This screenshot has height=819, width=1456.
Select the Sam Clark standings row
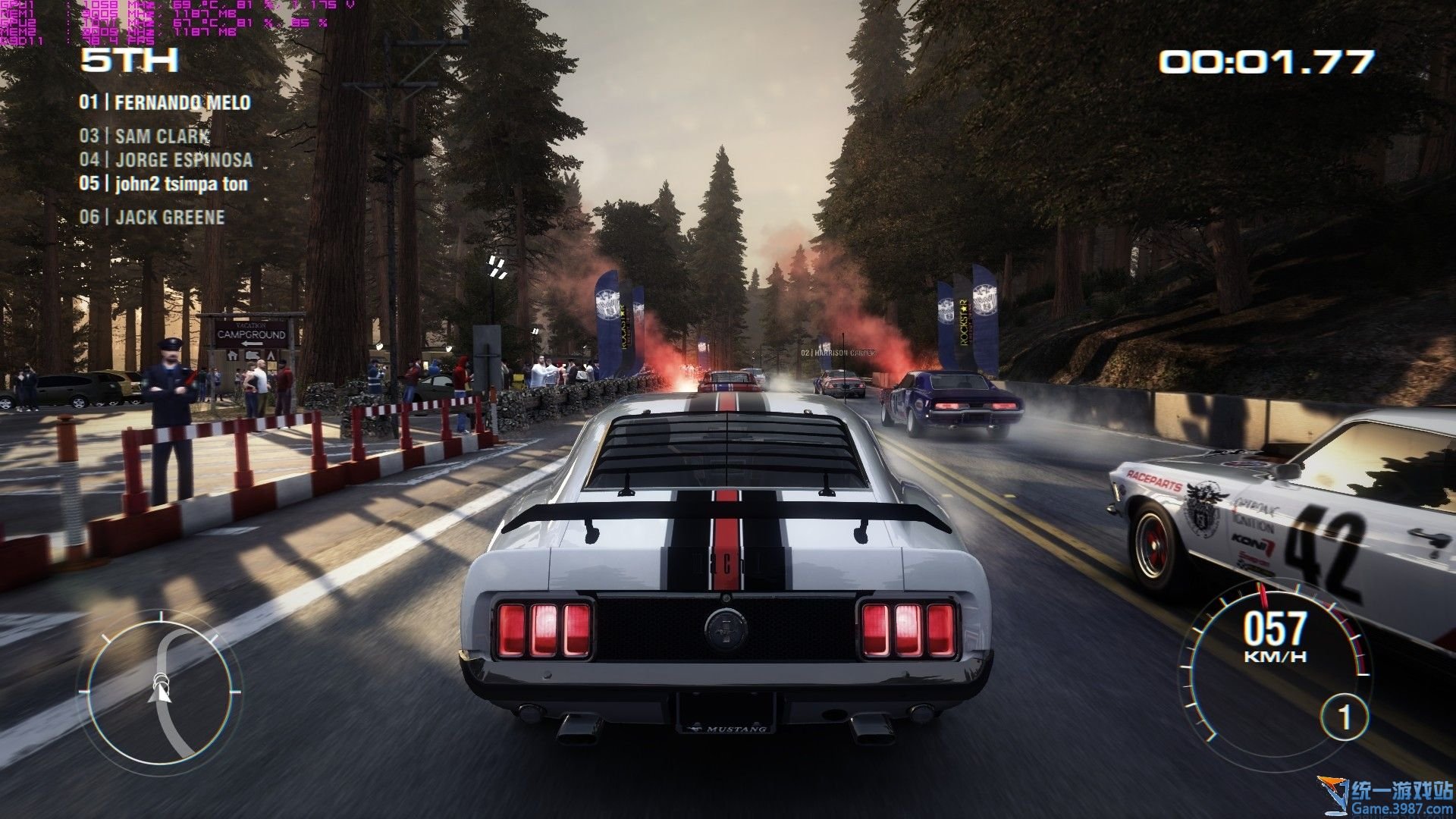point(145,136)
